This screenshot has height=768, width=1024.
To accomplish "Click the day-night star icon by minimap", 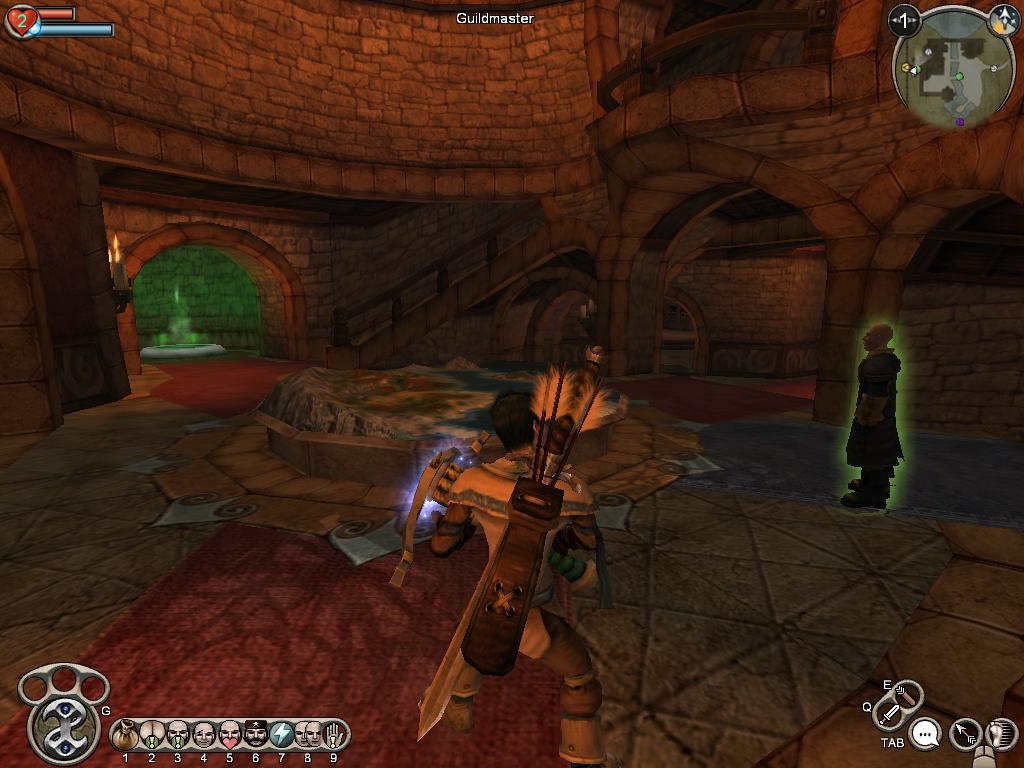I will point(1002,18).
